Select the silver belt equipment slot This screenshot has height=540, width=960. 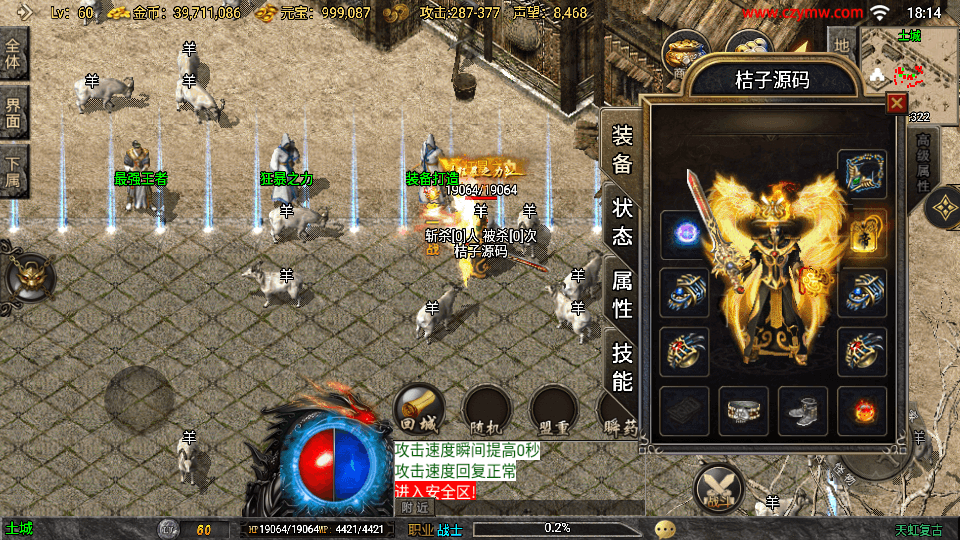pos(743,411)
